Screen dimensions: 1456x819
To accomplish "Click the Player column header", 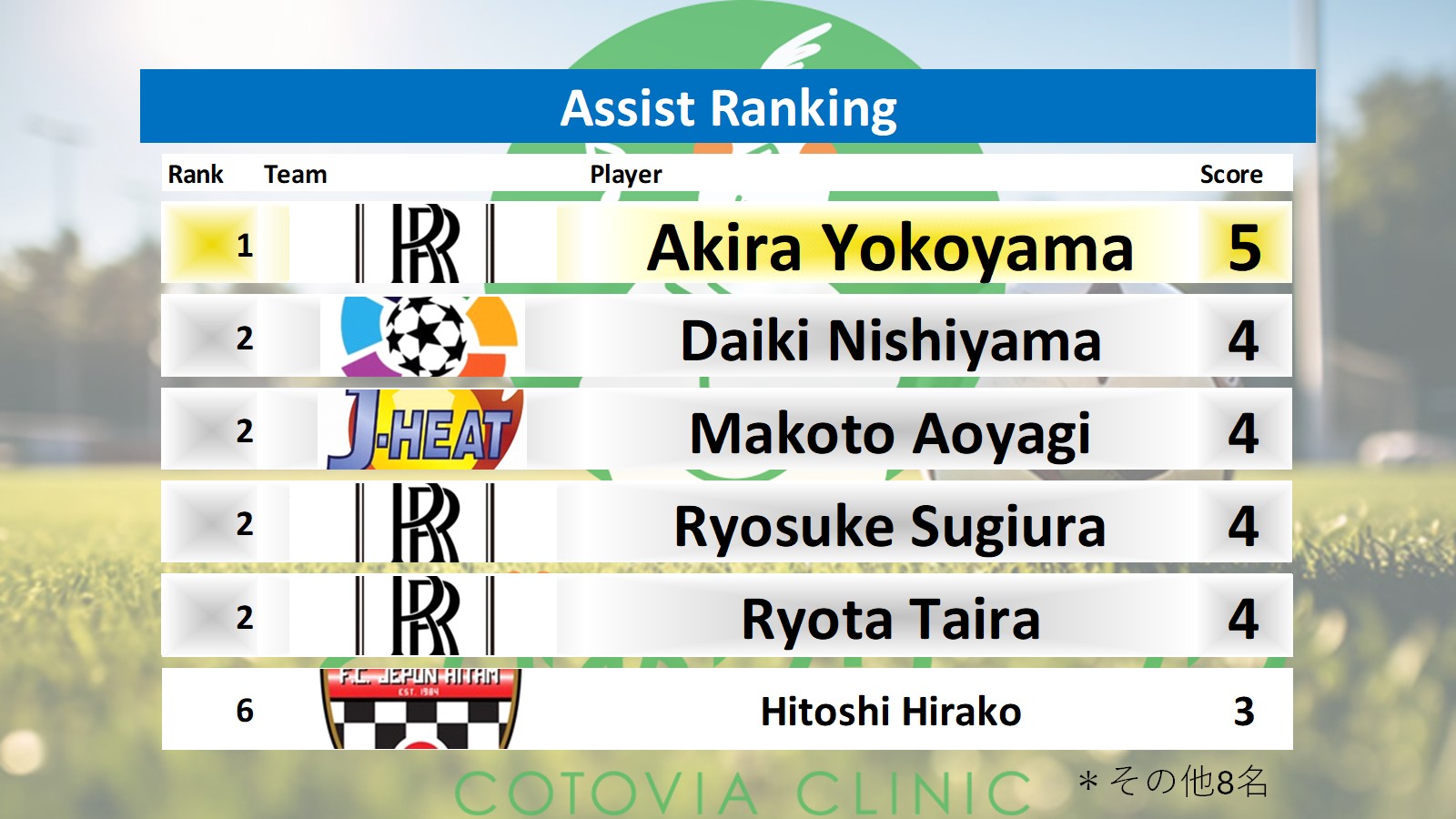I will (x=625, y=174).
